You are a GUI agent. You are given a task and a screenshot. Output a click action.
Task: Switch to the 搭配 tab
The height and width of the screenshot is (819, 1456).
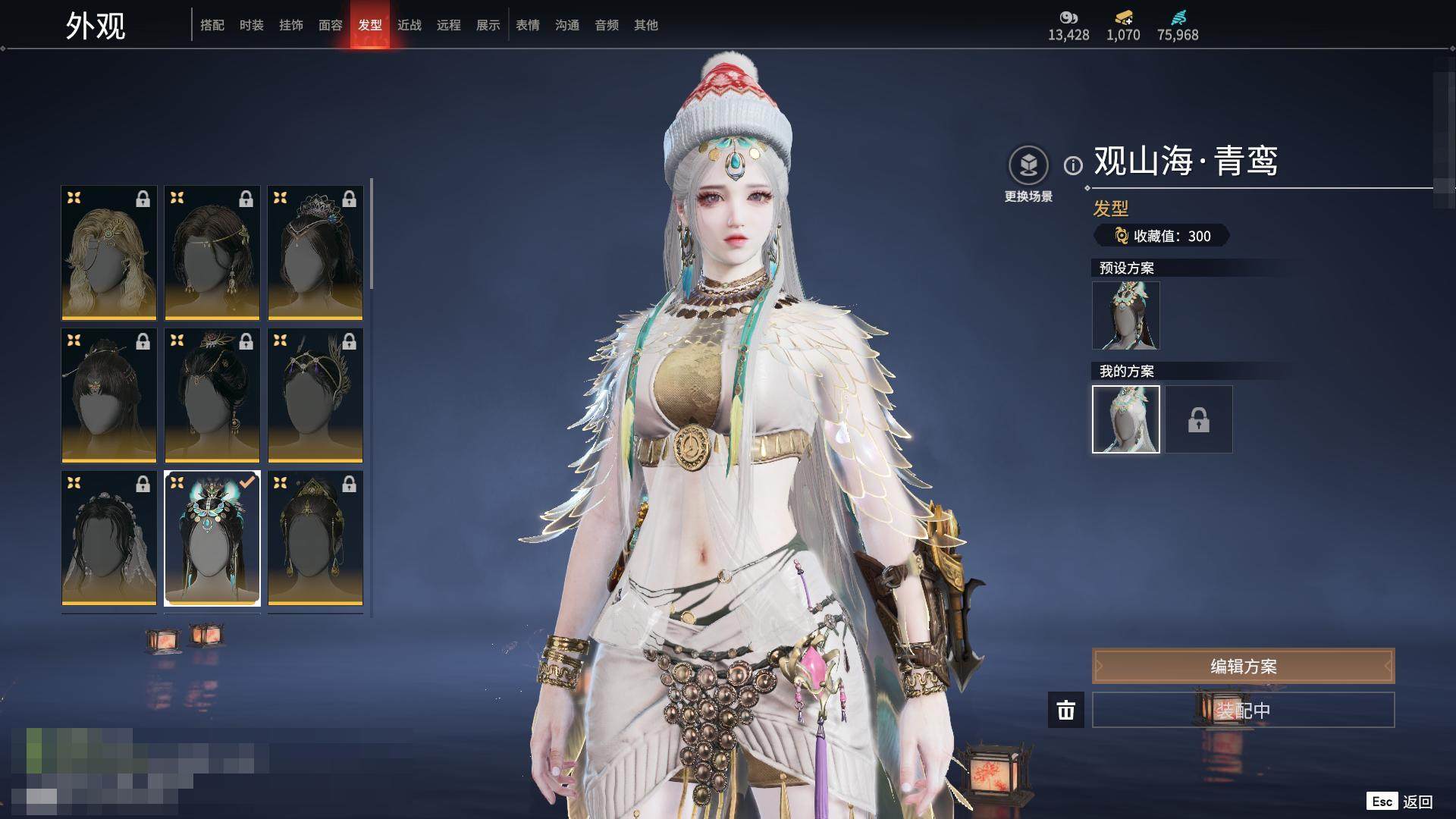pos(212,25)
